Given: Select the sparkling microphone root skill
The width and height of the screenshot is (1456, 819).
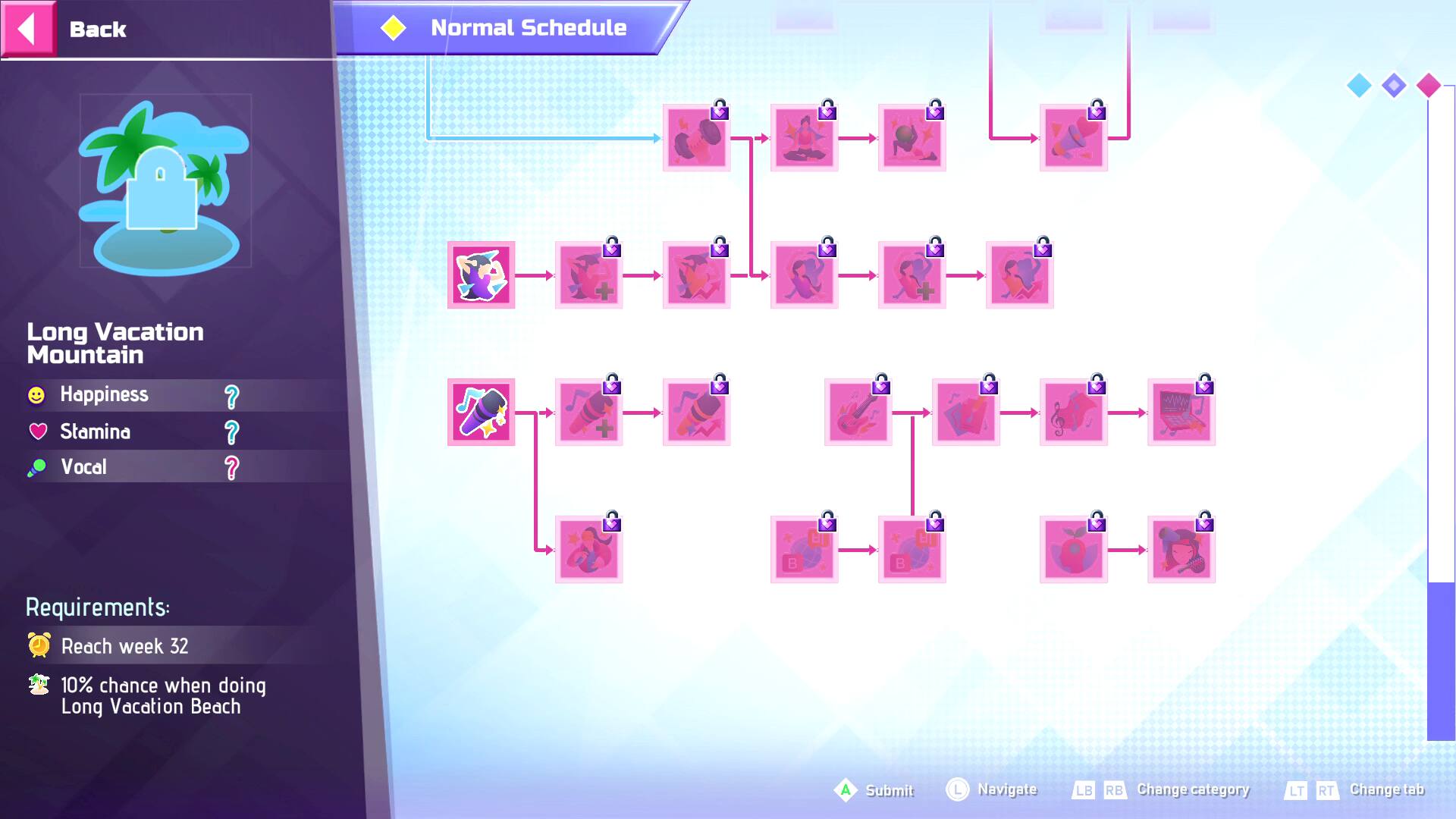Looking at the screenshot, I should point(481,411).
